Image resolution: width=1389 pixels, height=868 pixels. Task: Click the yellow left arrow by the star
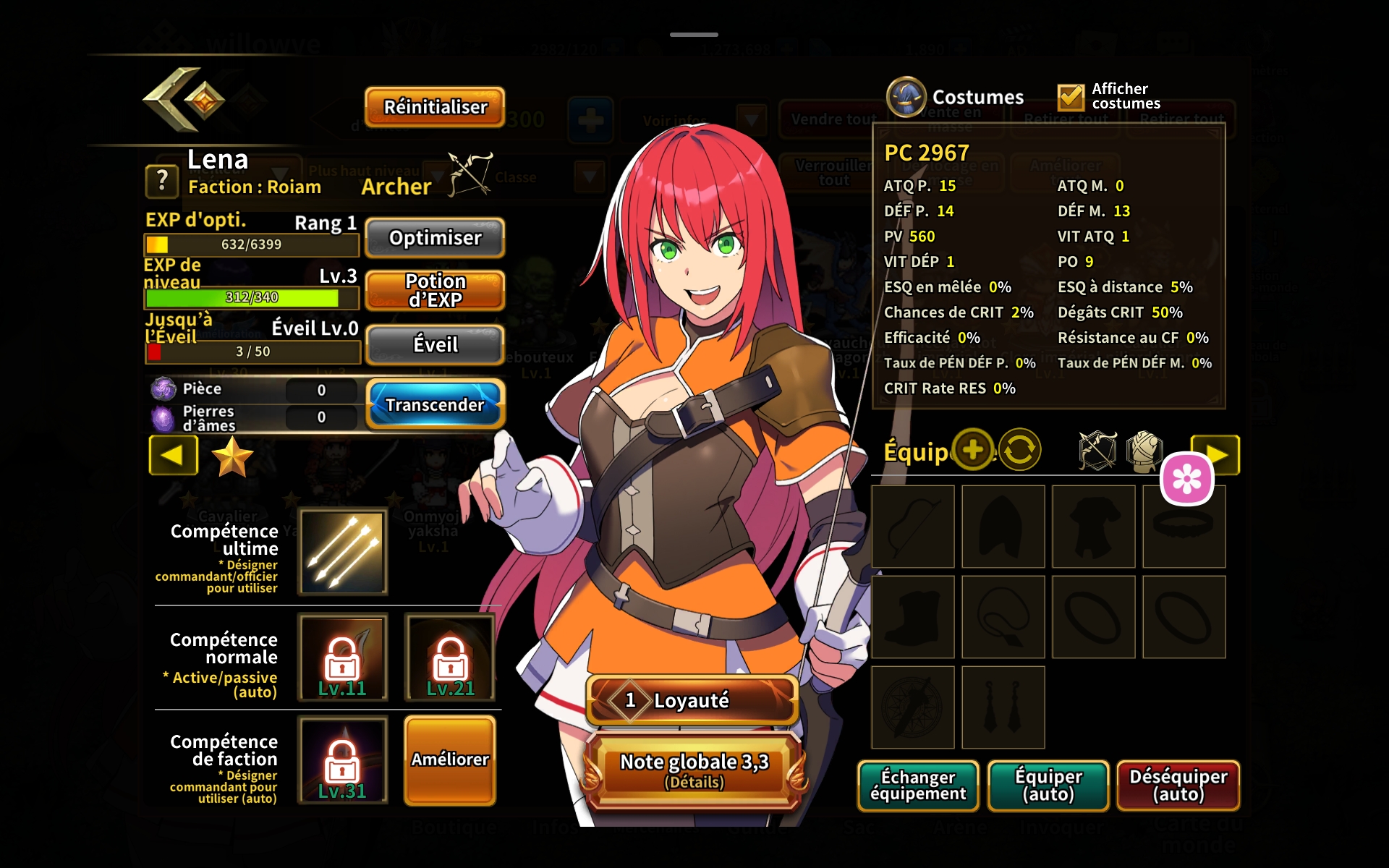173,455
